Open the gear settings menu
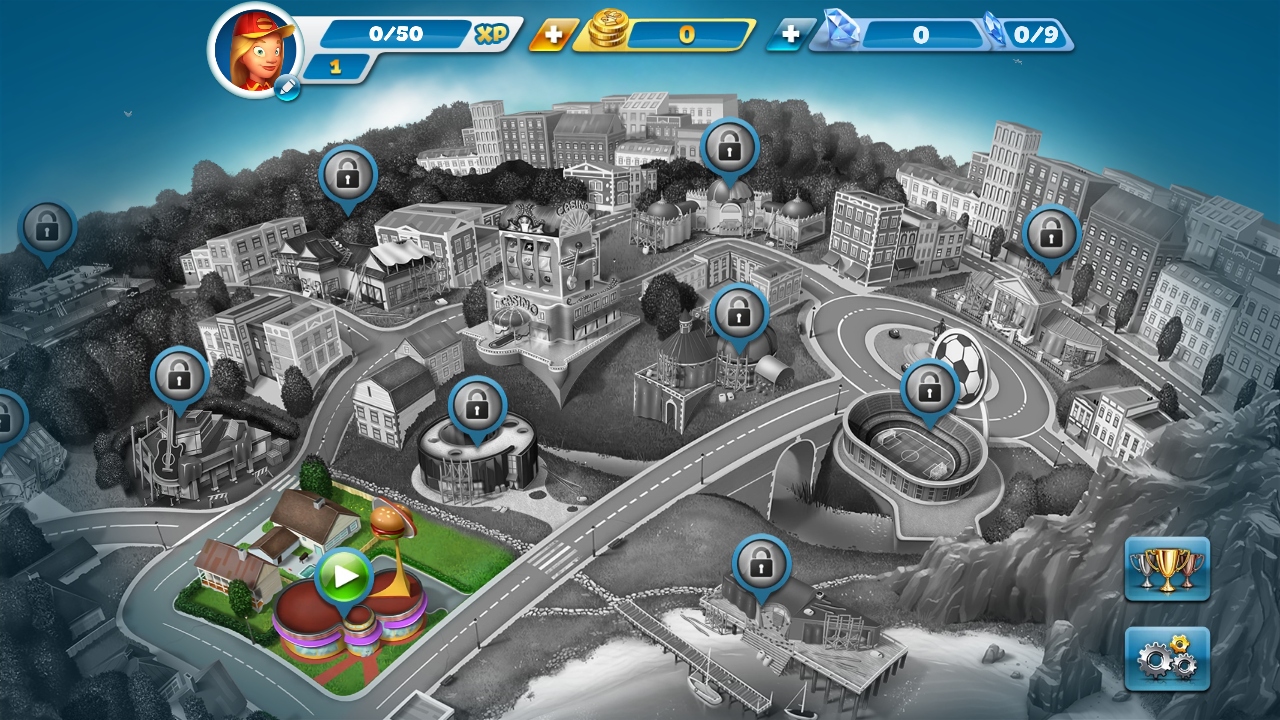Viewport: 1280px width, 720px height. pyautogui.click(x=1166, y=658)
